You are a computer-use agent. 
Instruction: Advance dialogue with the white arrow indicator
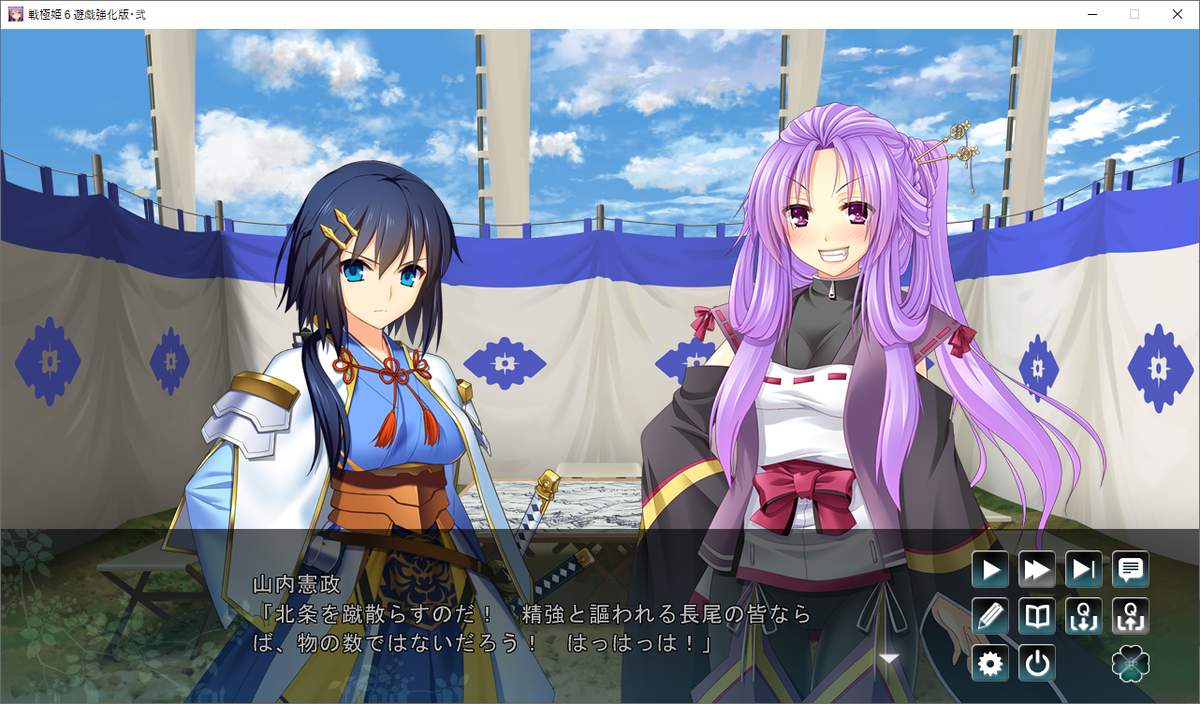pyautogui.click(x=889, y=658)
